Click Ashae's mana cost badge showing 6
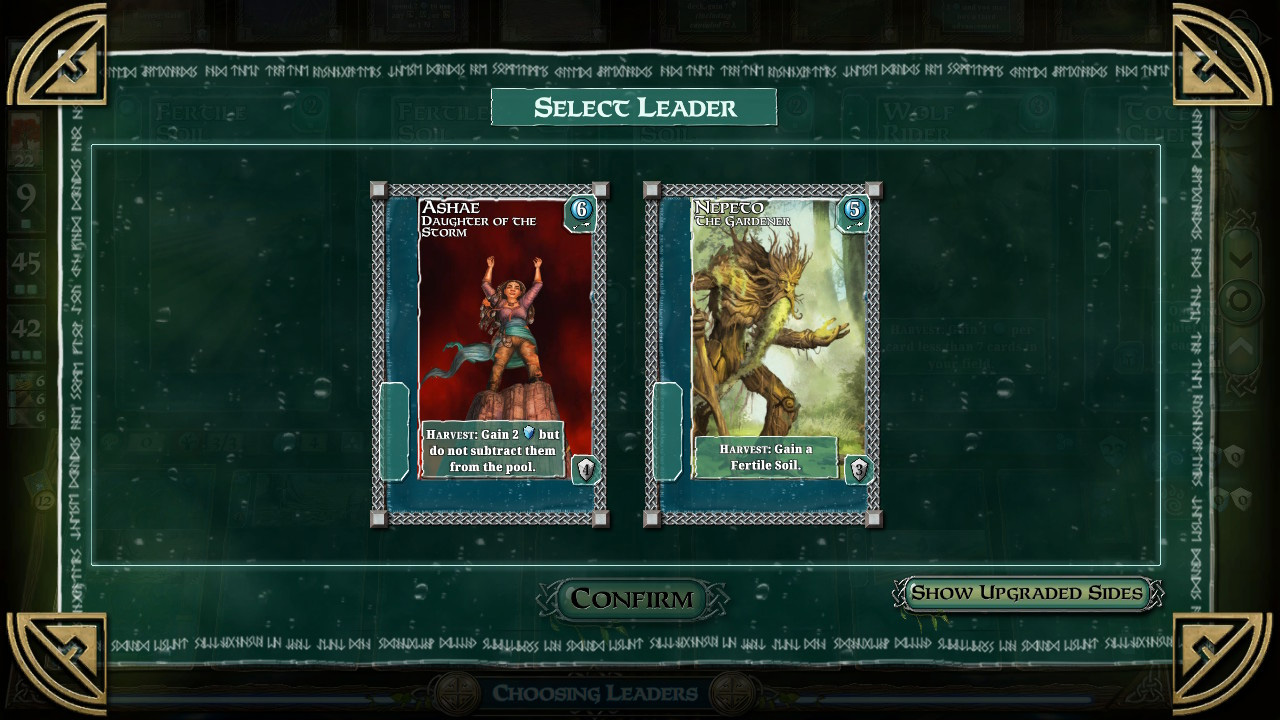Viewport: 1280px width, 720px height. click(580, 211)
